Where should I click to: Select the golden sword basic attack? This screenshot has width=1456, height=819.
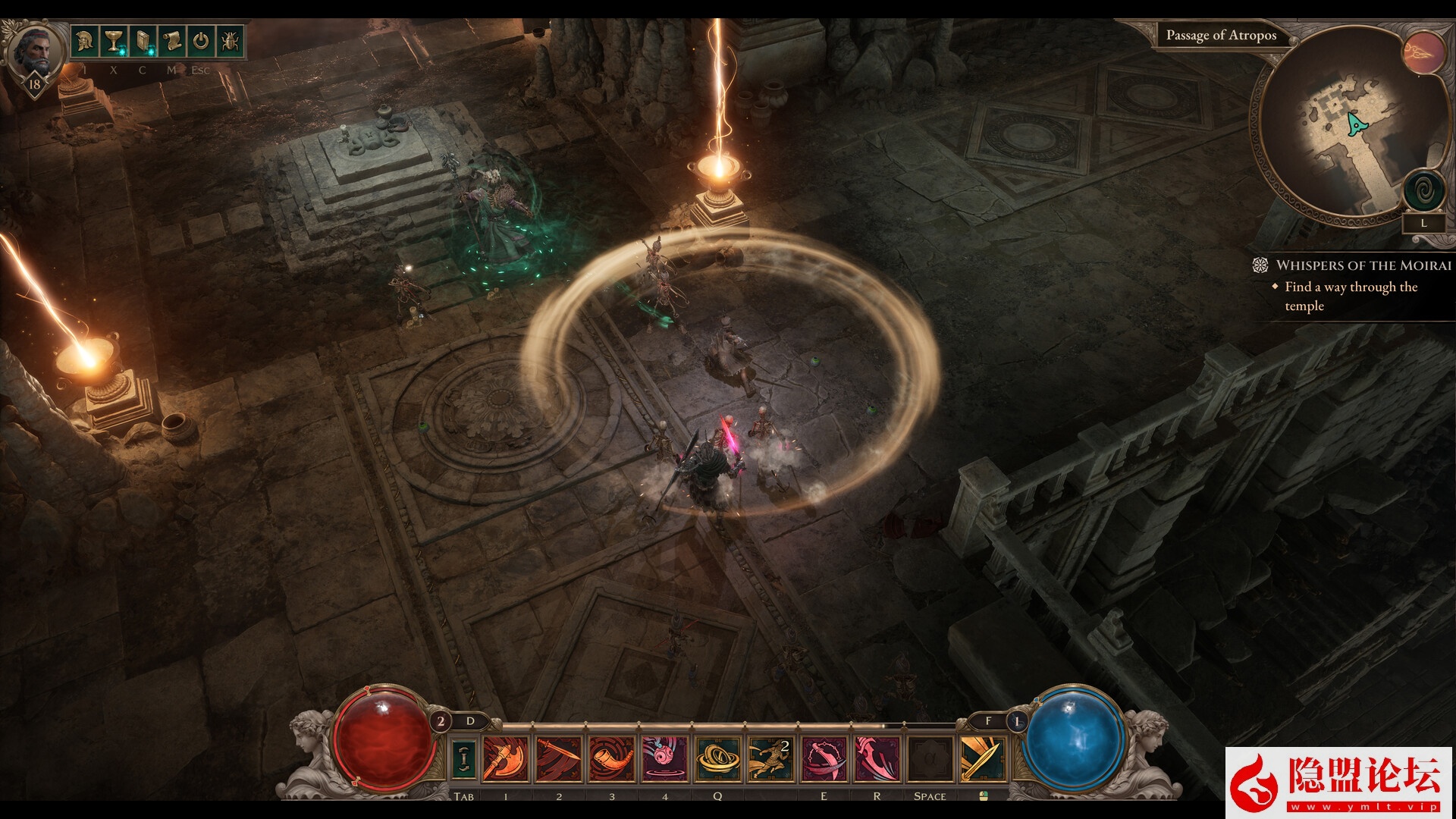pyautogui.click(x=983, y=759)
